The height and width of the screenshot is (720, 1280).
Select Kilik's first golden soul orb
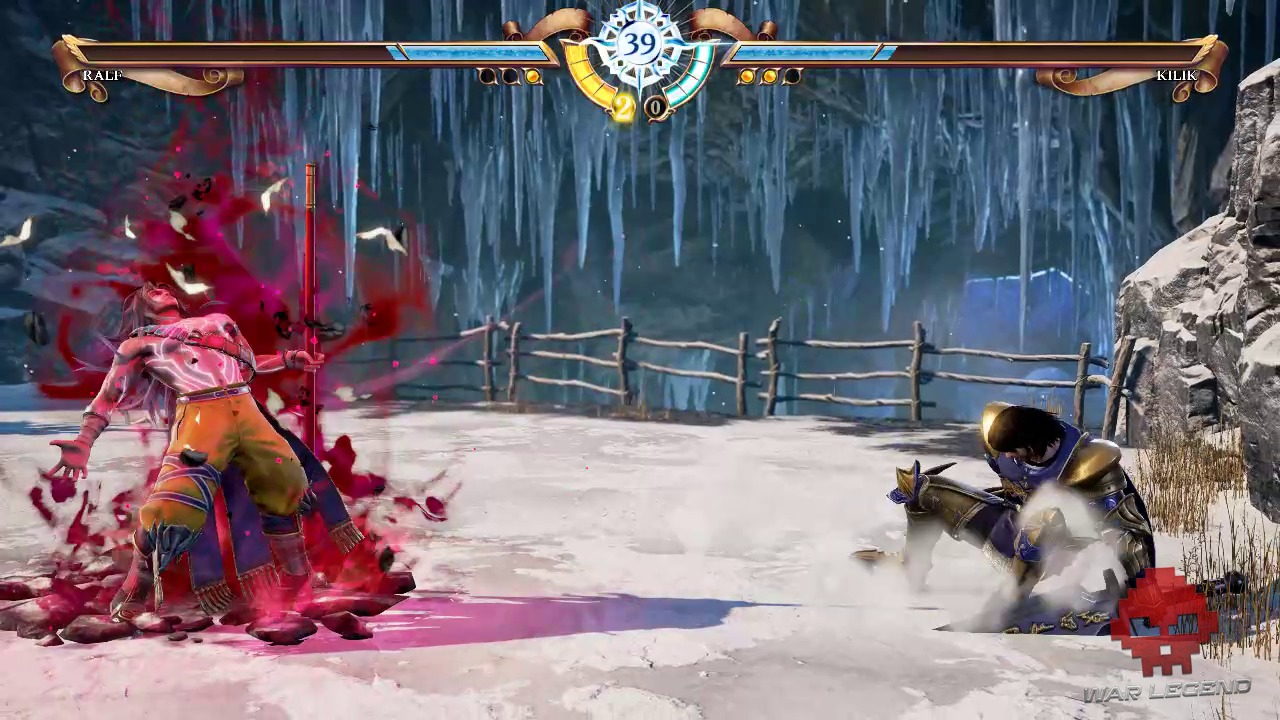click(747, 77)
